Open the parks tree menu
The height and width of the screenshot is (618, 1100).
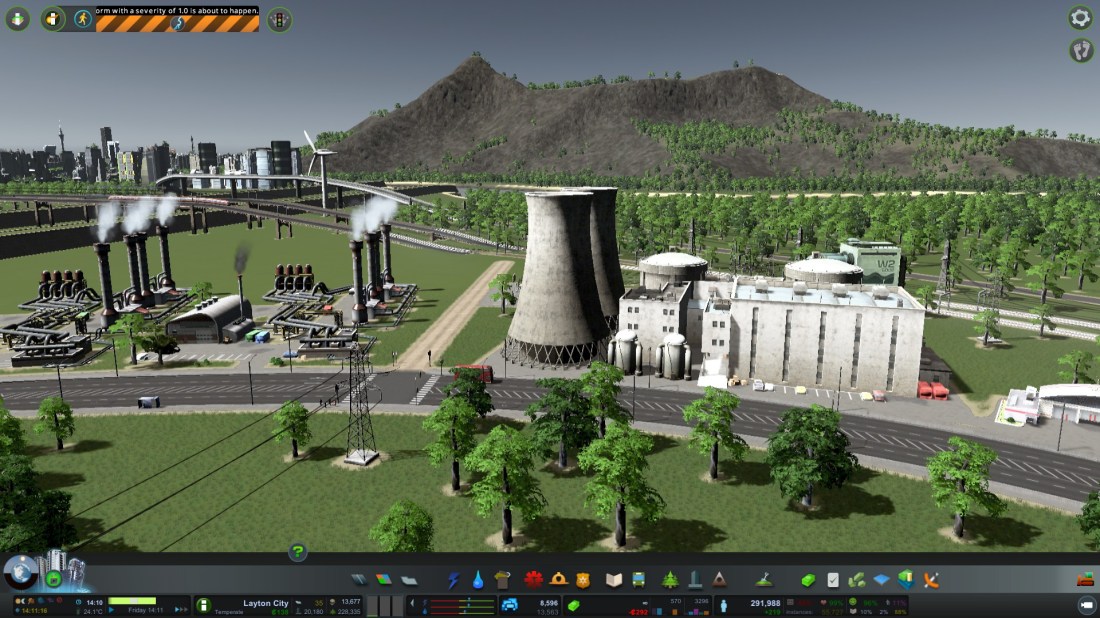coord(669,580)
